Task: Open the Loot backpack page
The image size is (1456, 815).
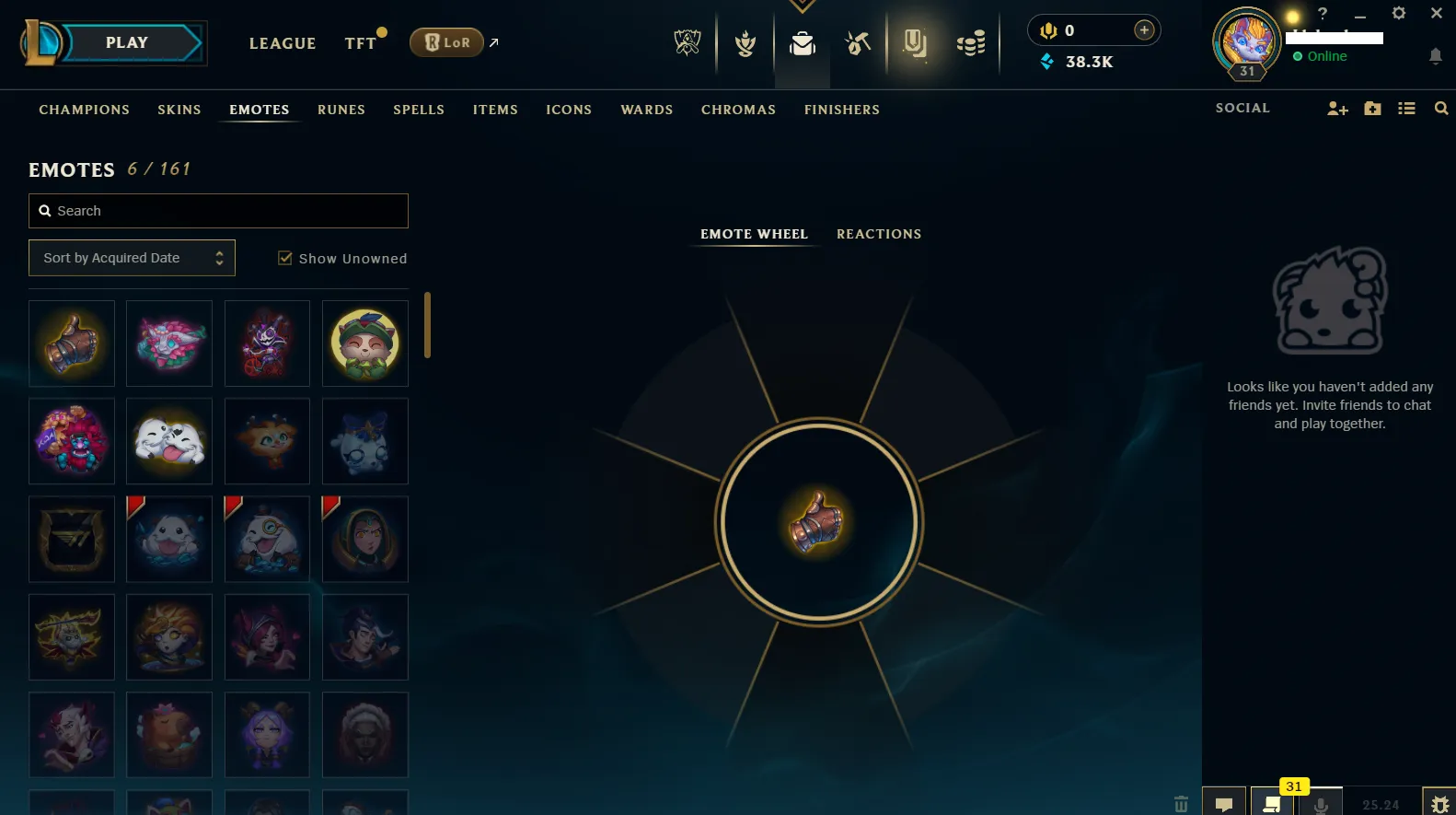Action: (x=802, y=42)
